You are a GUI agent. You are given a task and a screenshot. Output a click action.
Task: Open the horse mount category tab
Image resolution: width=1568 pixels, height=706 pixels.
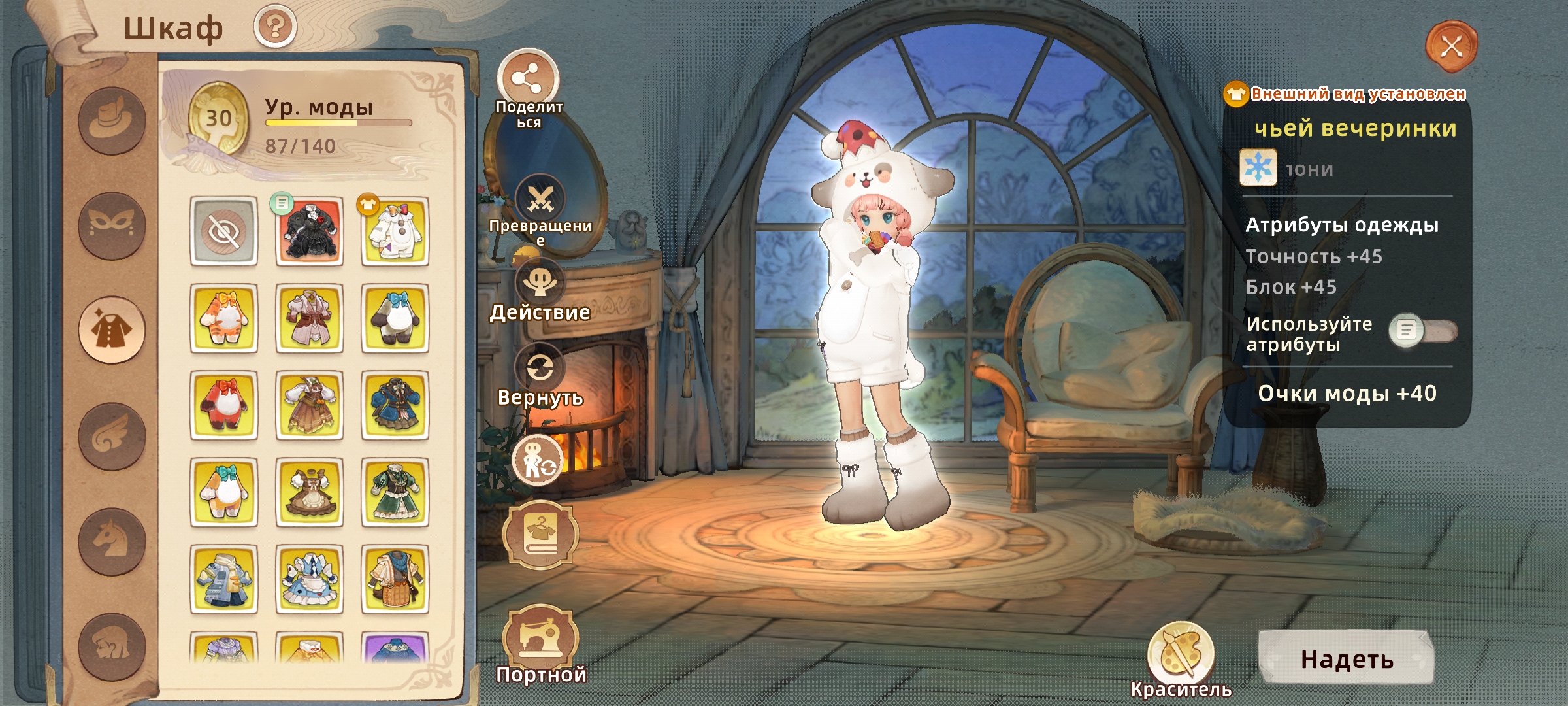112,541
